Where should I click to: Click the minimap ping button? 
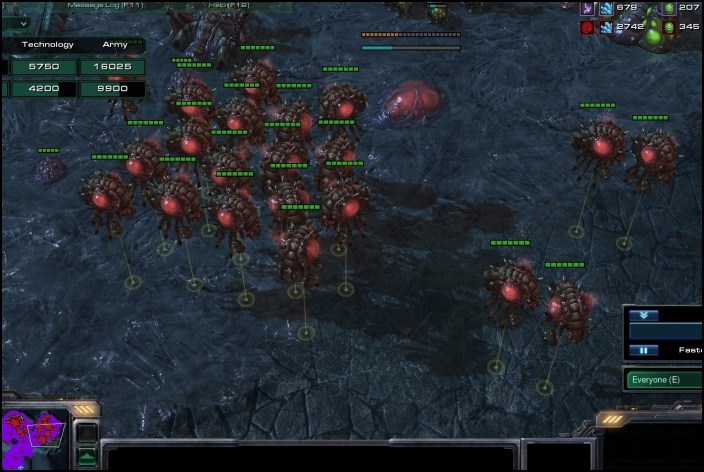(87, 434)
